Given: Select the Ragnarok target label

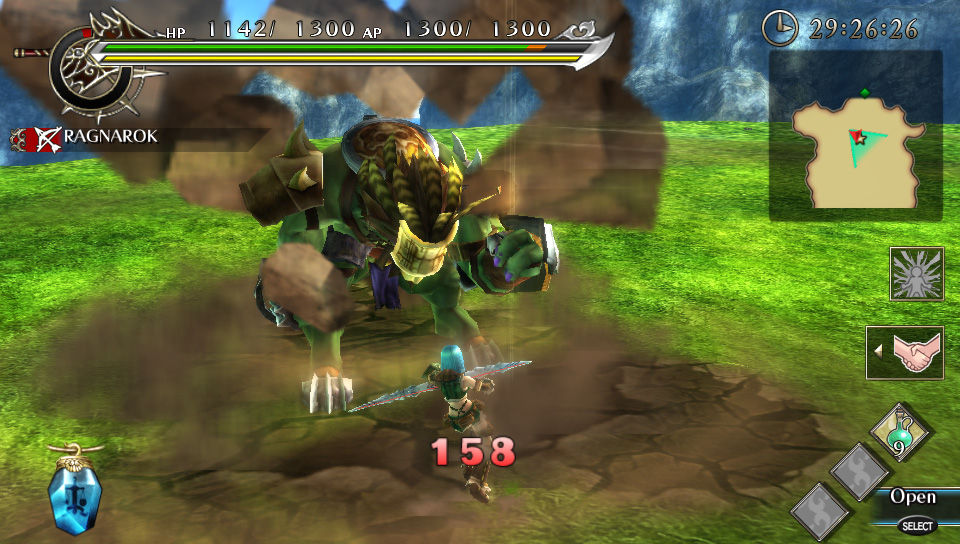Looking at the screenshot, I should pyautogui.click(x=97, y=136).
